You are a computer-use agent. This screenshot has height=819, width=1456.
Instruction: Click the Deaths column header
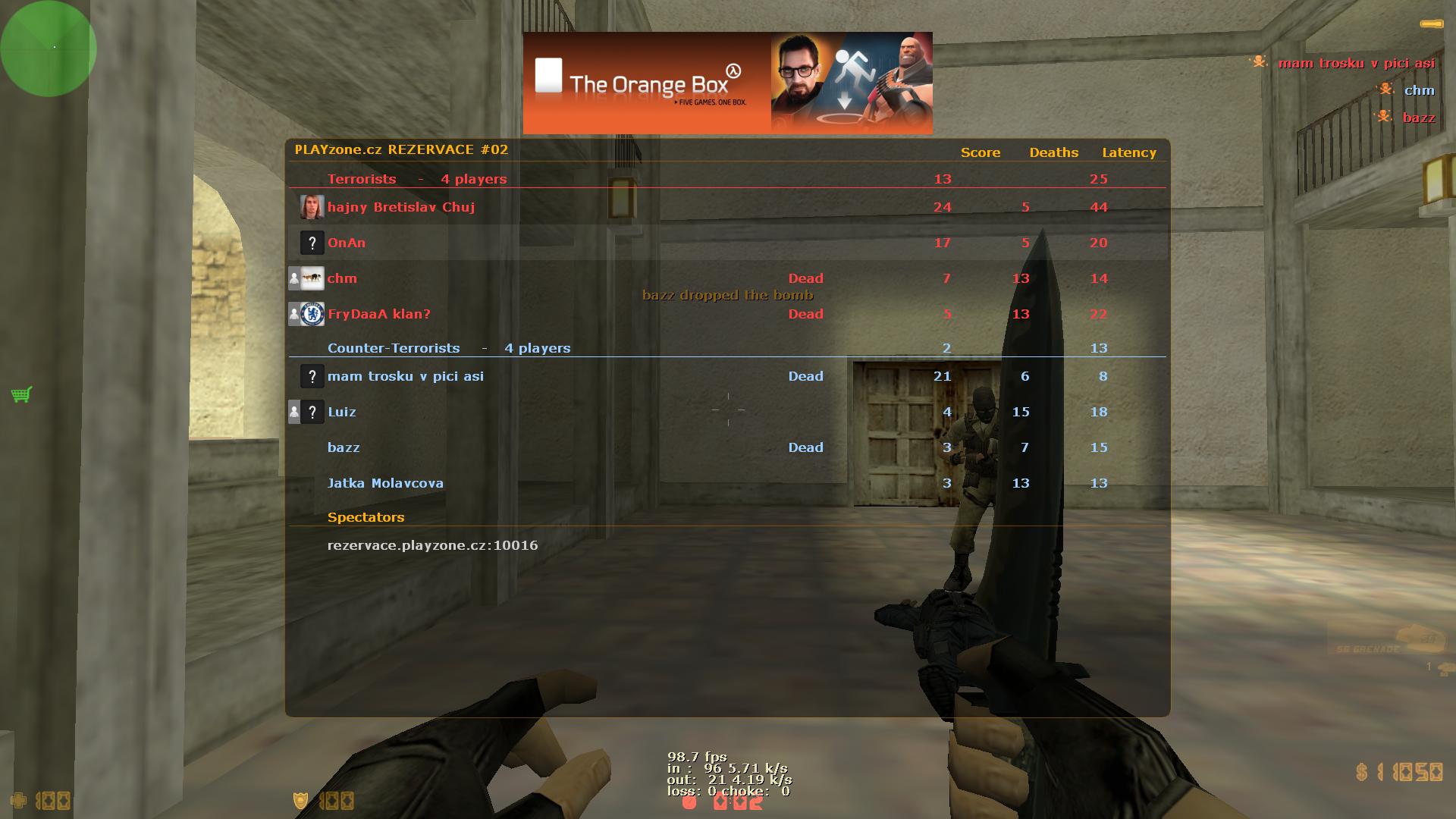pos(1053,152)
